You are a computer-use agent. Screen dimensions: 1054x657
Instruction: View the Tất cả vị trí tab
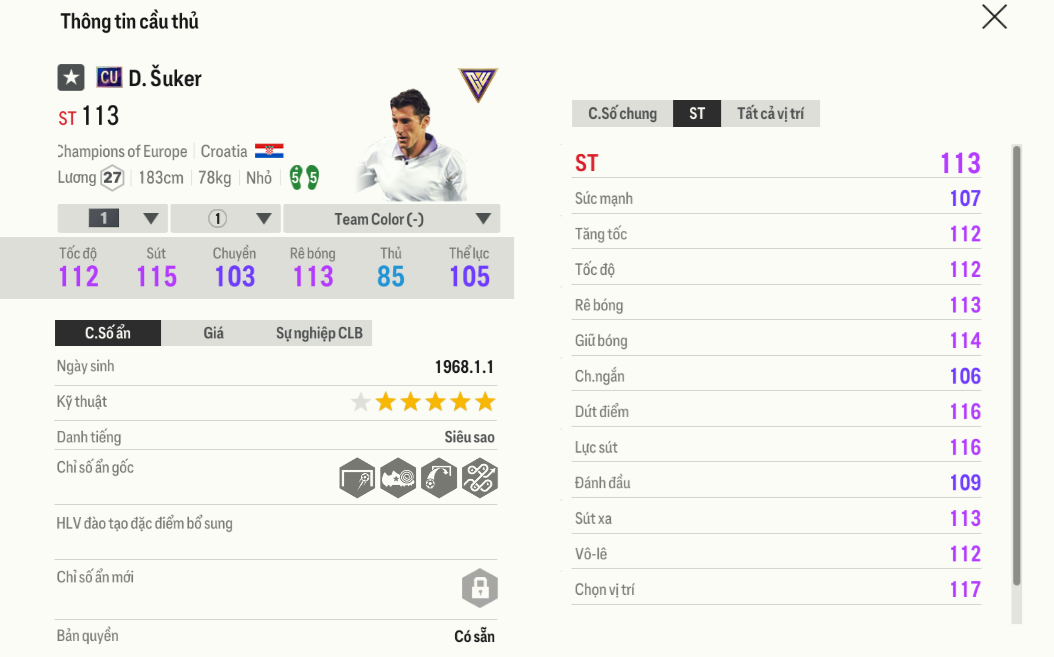click(x=770, y=114)
